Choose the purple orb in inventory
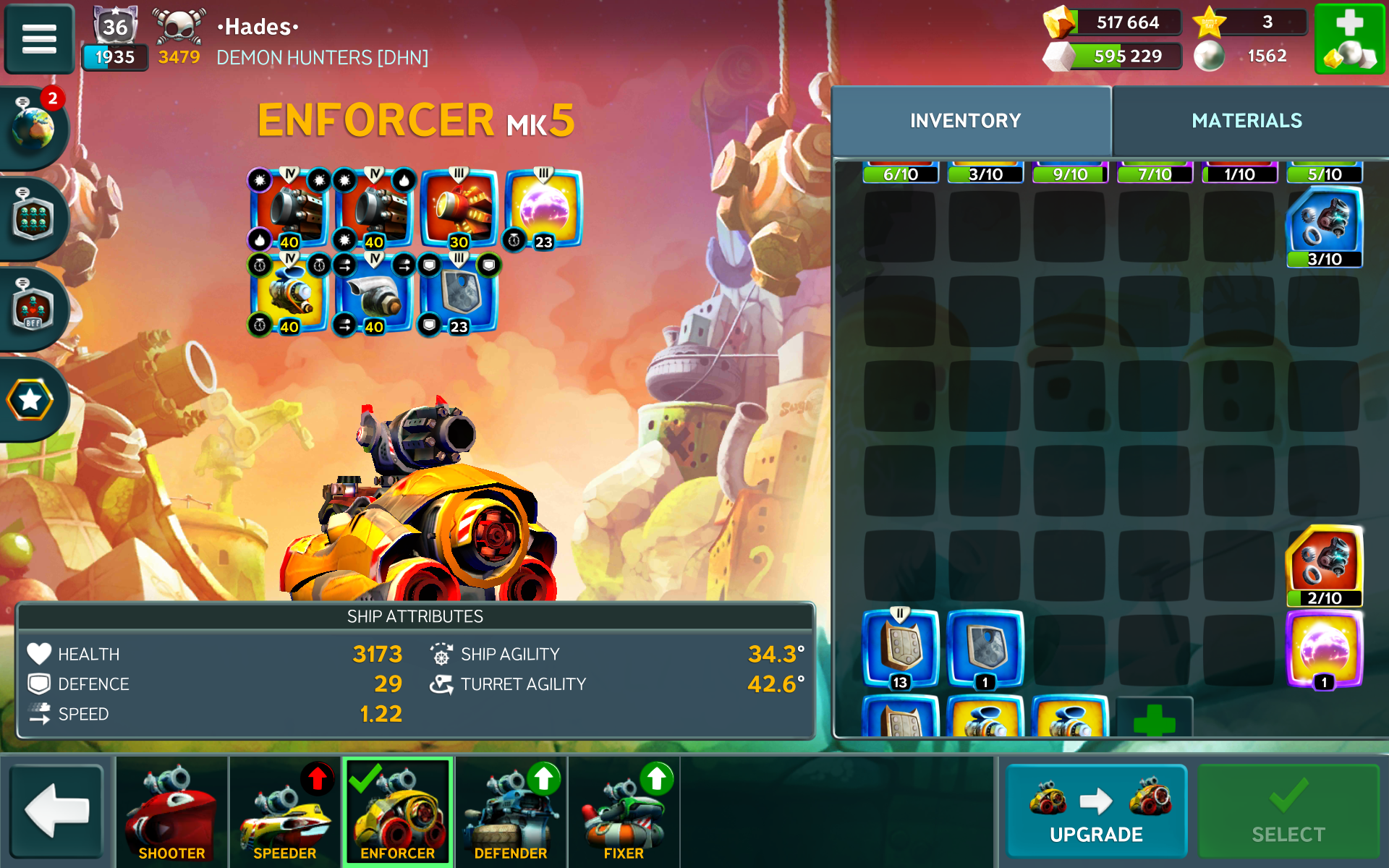 point(1324,649)
